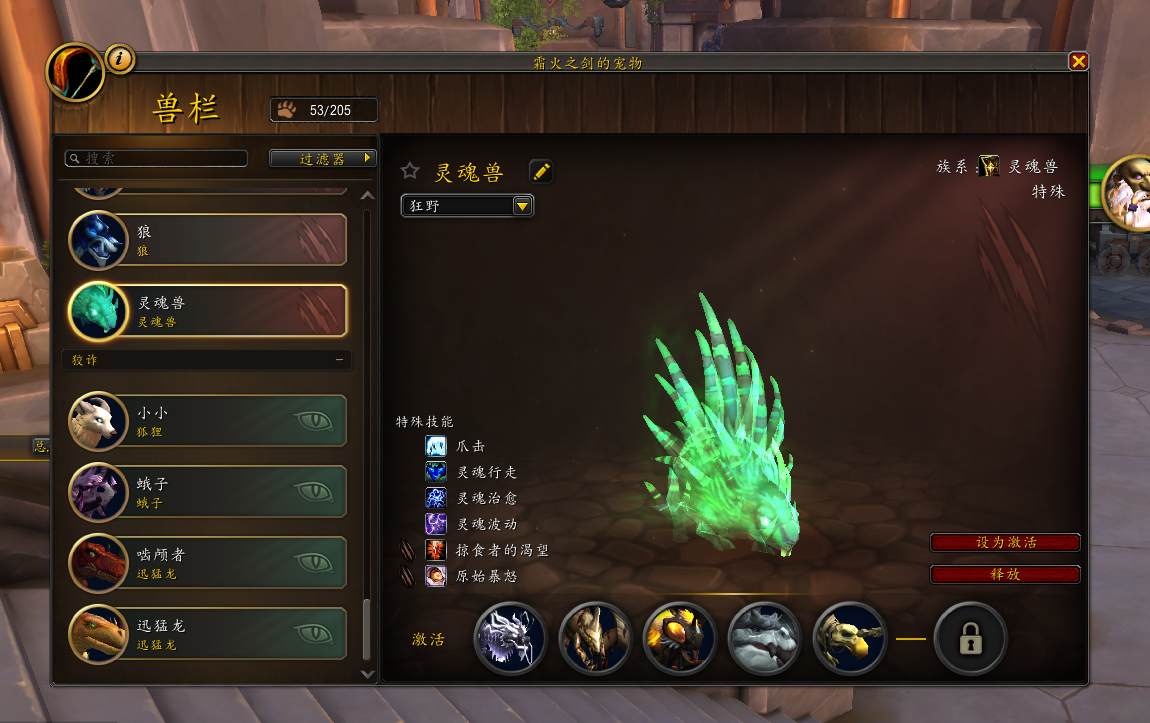1150x723 pixels.
Task: Collapse the 狡诈 category header
Action: 339,360
